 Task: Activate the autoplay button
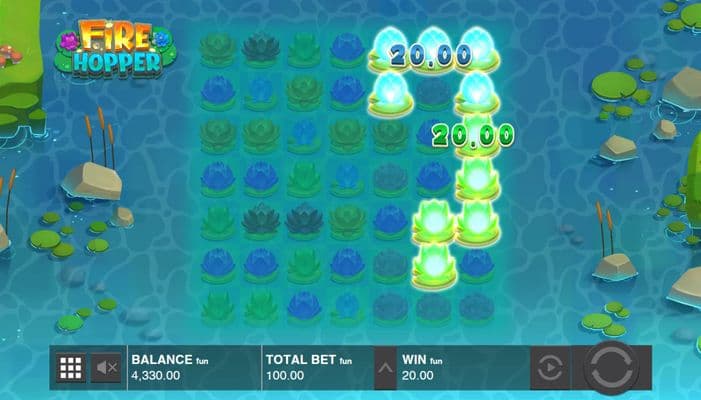point(549,369)
